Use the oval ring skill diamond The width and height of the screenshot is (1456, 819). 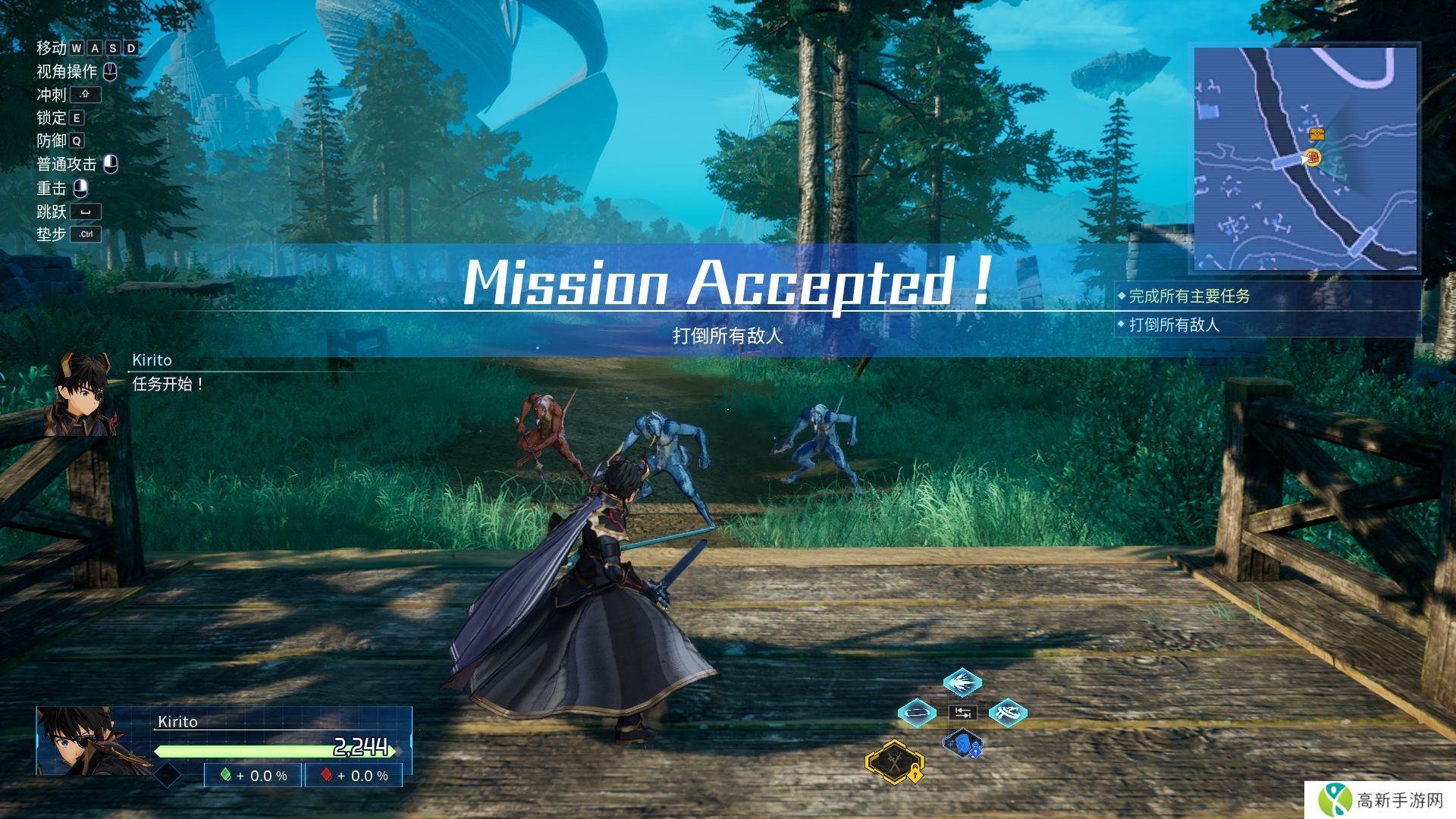pyautogui.click(x=917, y=713)
